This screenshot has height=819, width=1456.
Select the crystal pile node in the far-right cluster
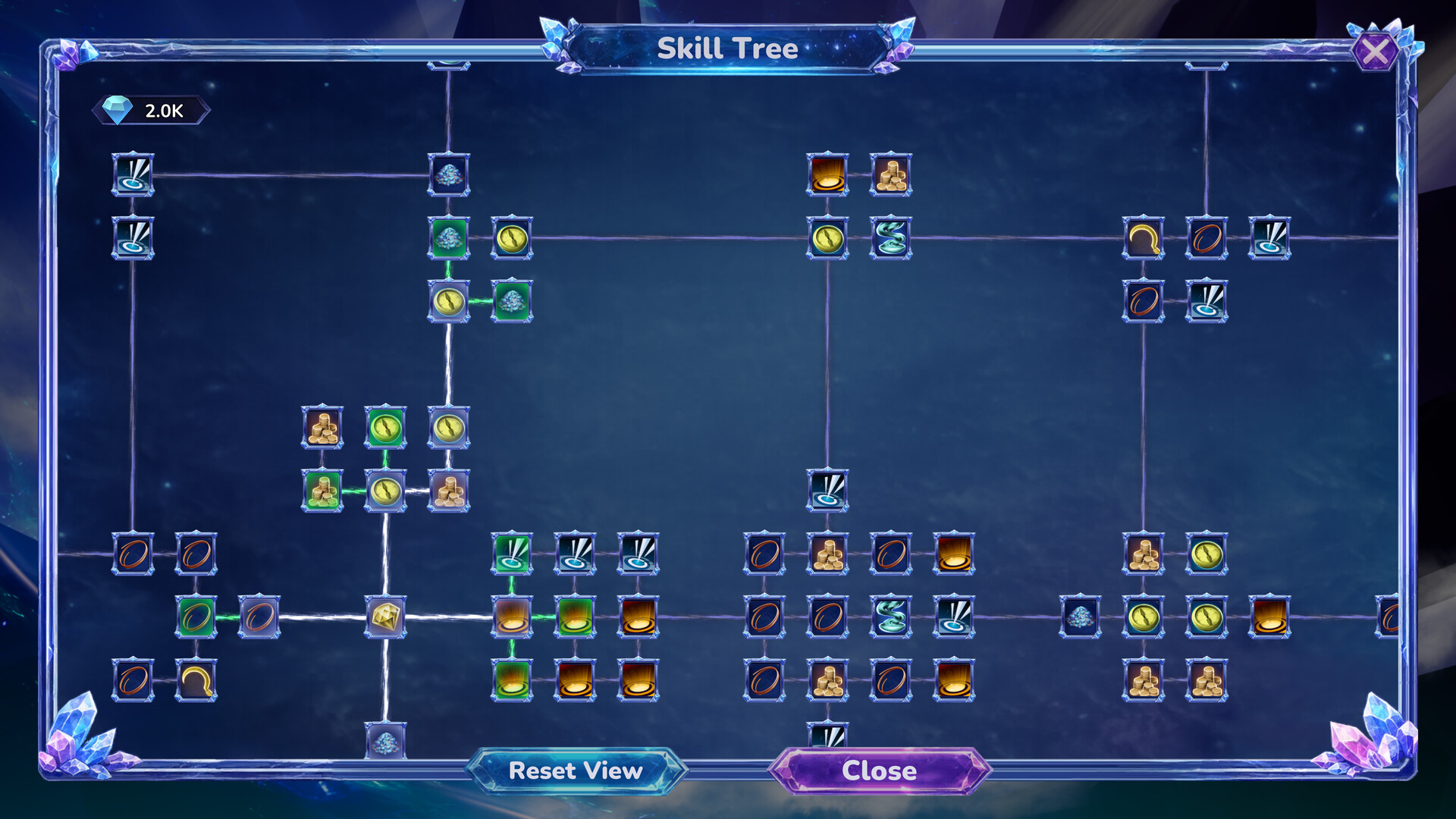[x=1080, y=620]
